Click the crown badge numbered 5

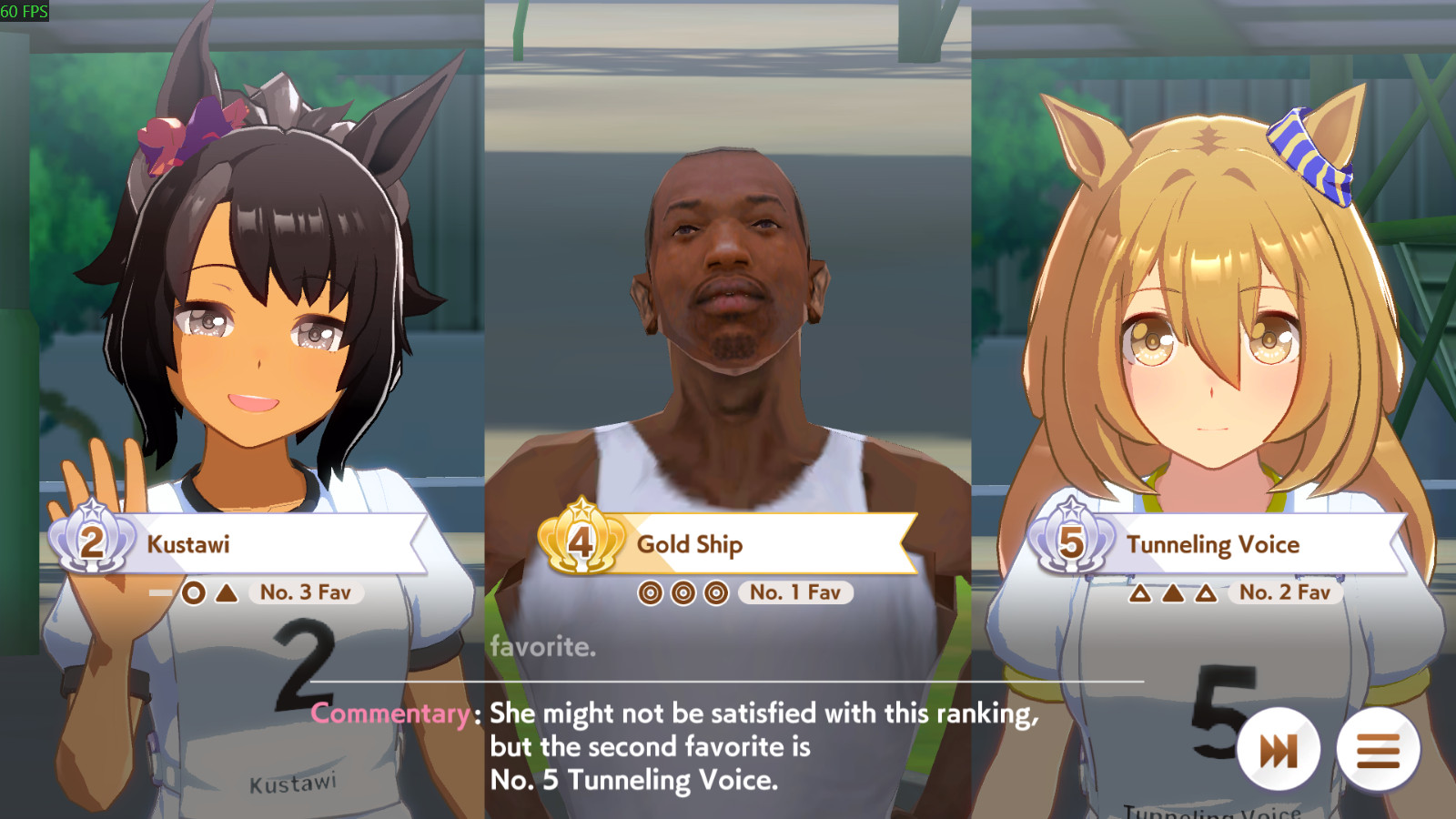click(x=1072, y=542)
